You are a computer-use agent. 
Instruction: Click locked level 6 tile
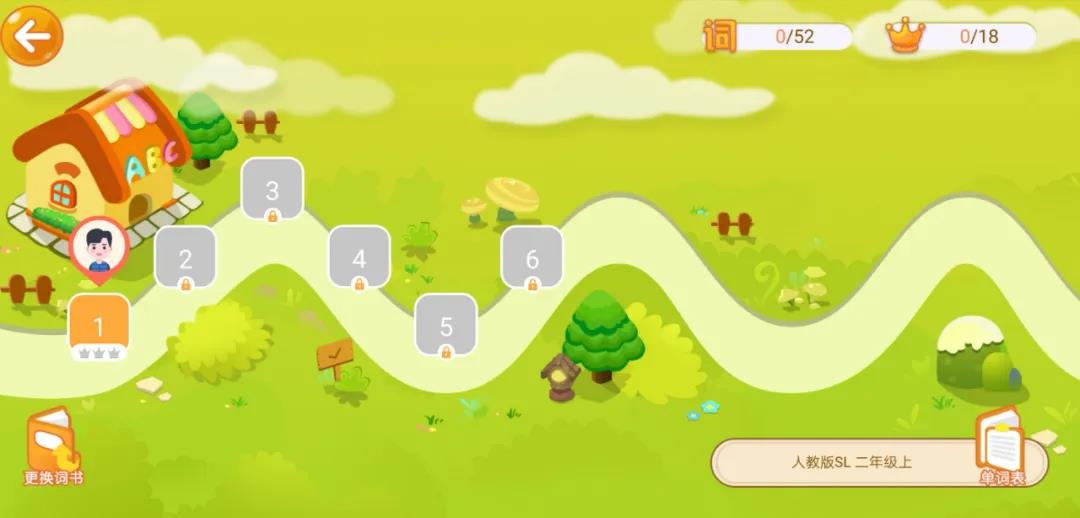[532, 257]
